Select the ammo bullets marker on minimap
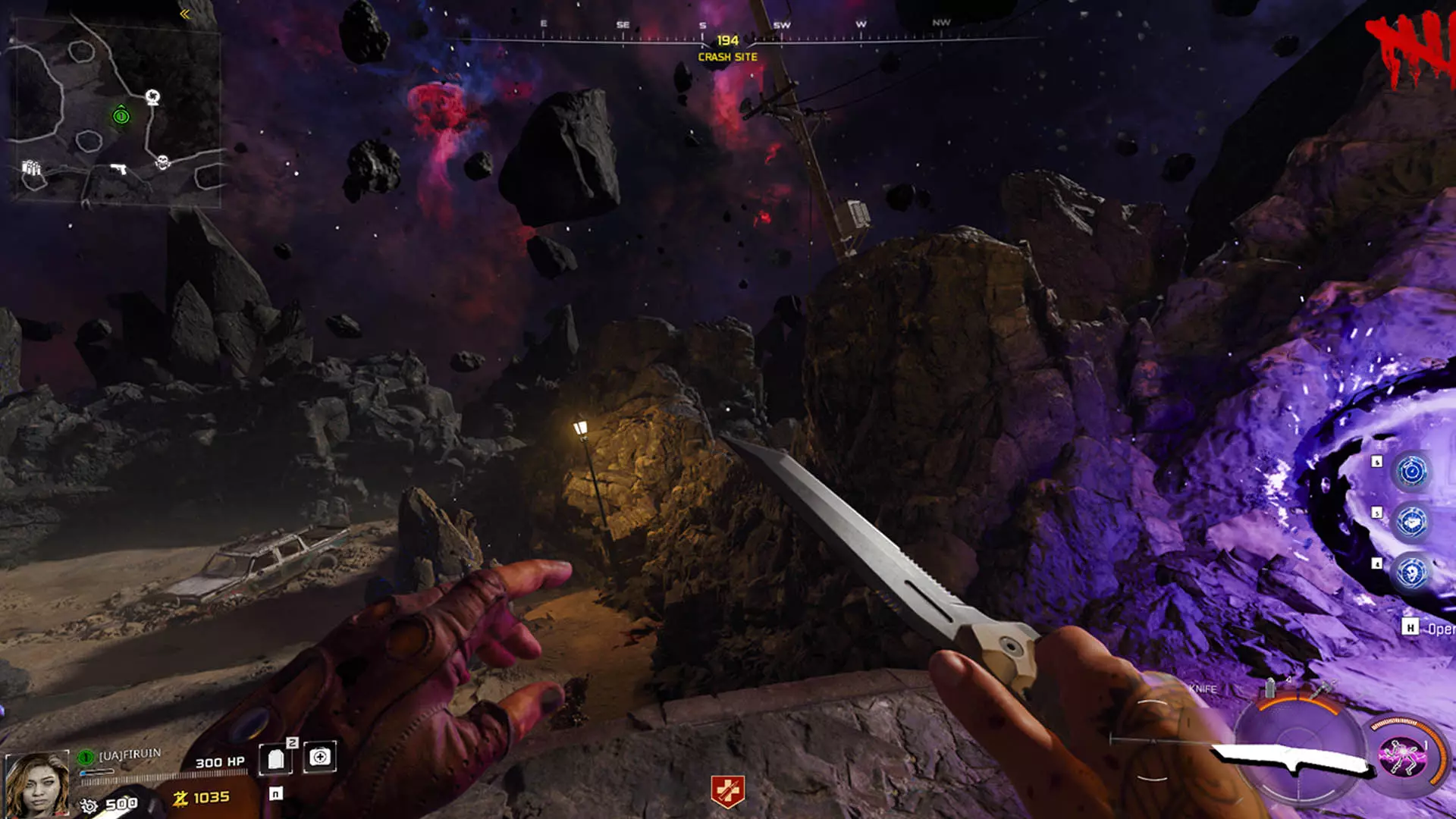 [x=31, y=168]
